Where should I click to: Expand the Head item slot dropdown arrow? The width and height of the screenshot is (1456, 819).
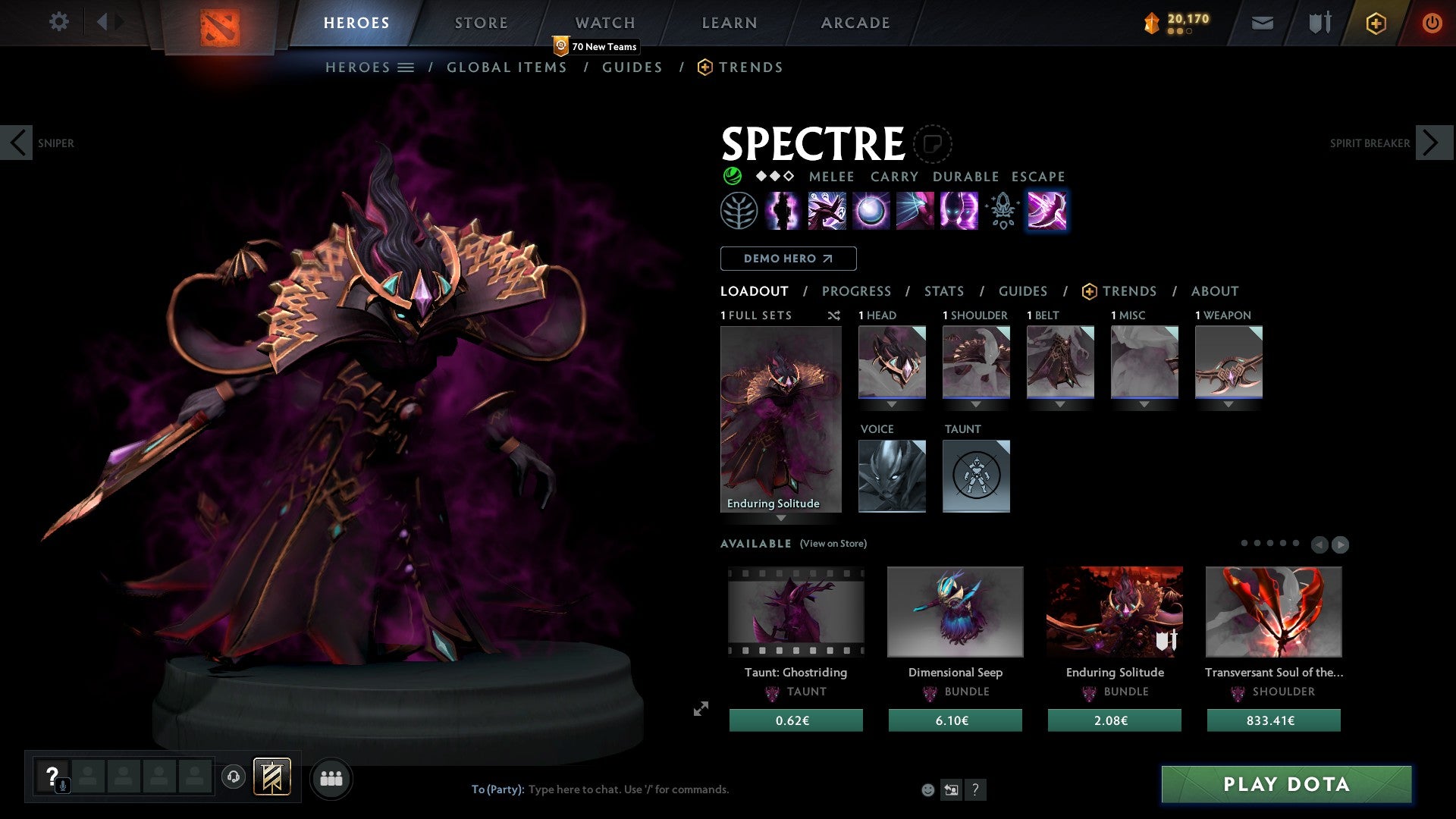coord(892,405)
